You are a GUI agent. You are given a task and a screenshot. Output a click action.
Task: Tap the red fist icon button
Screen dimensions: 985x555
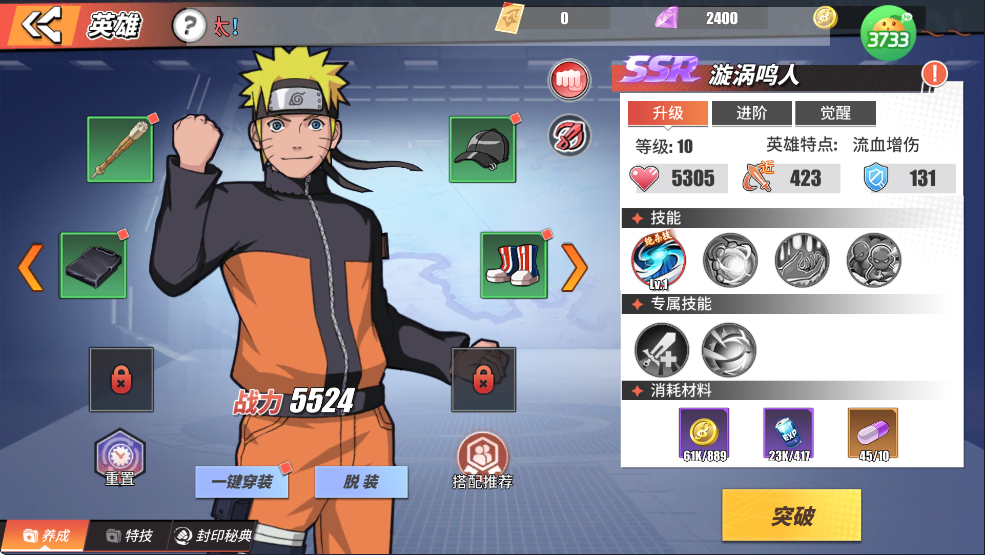click(x=569, y=80)
